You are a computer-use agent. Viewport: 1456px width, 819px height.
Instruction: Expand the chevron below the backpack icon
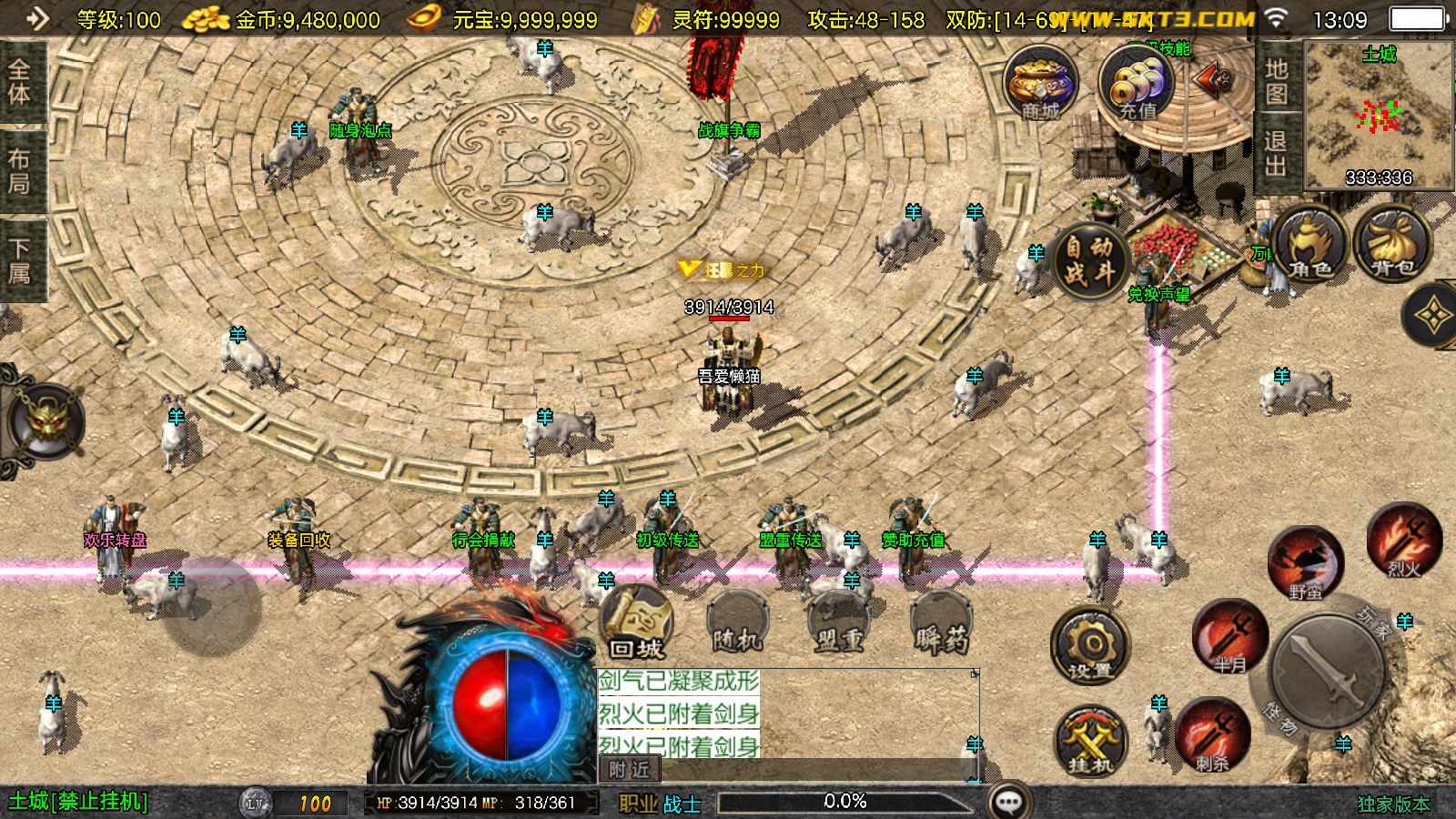pyautogui.click(x=1434, y=316)
